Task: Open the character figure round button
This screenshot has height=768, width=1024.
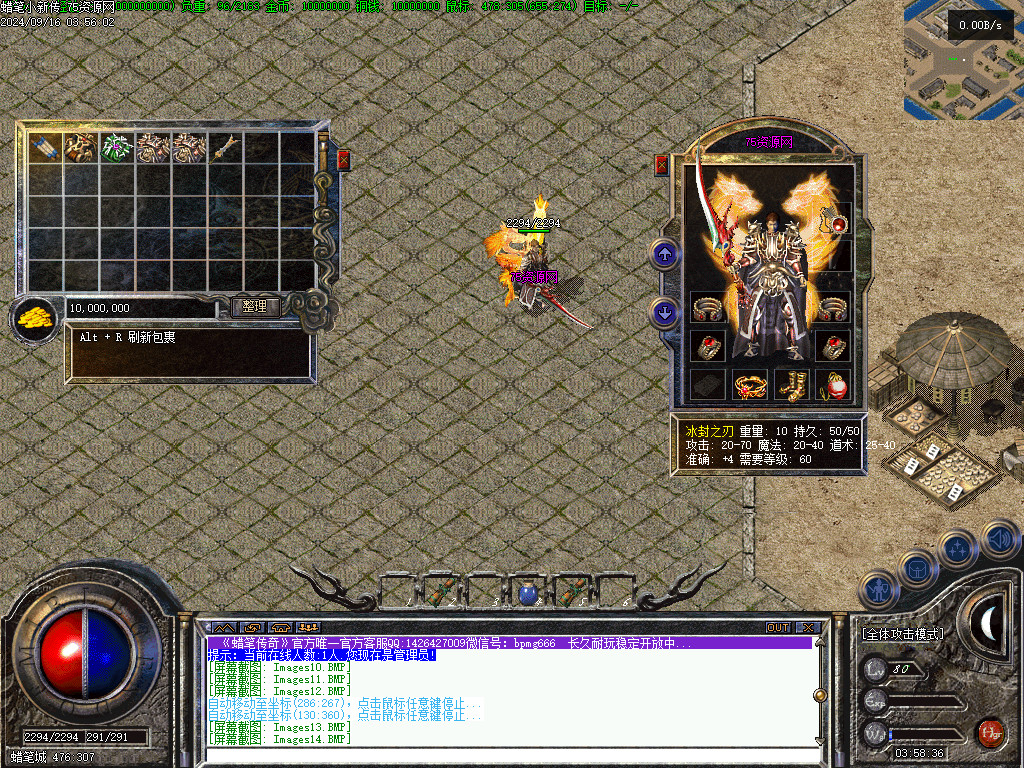Action: (880, 590)
